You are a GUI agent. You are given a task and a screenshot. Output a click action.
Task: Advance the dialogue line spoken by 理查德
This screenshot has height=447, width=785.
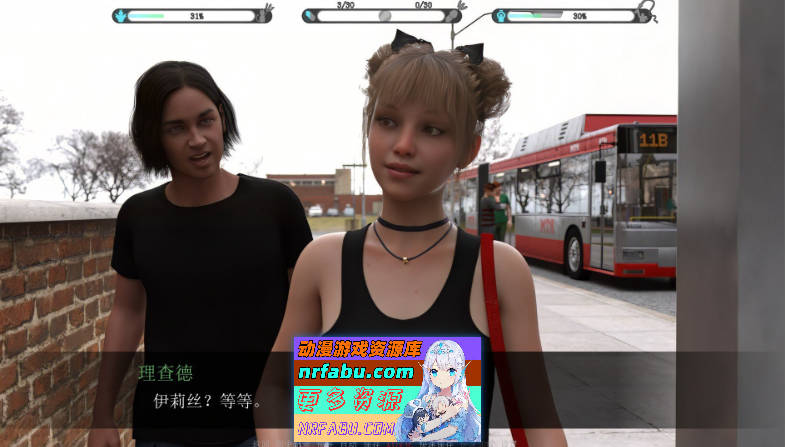coord(208,402)
